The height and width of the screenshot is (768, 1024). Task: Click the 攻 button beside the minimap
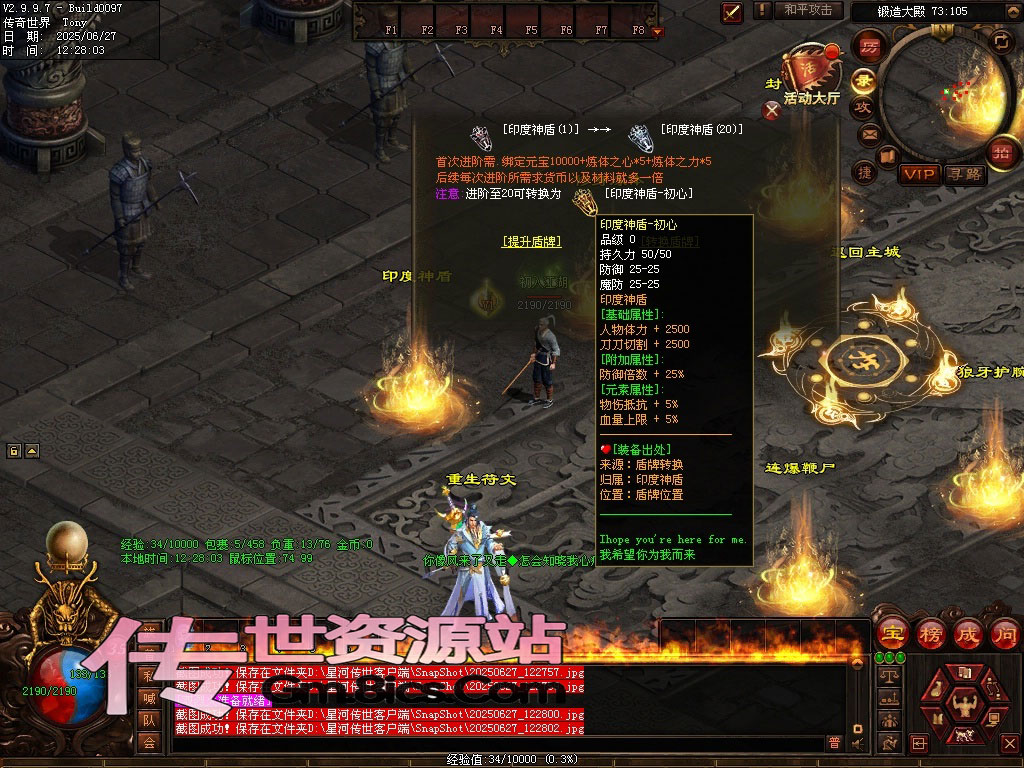coord(864,107)
